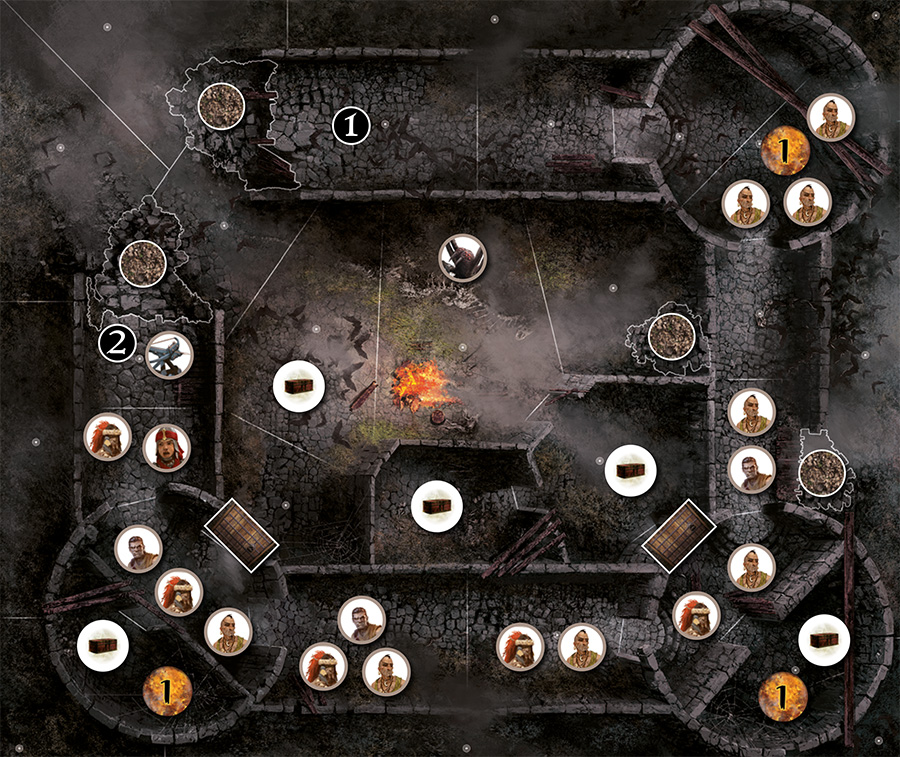Click the rubble token beside black marker 1
The width and height of the screenshot is (900, 757).
pyautogui.click(x=221, y=104)
